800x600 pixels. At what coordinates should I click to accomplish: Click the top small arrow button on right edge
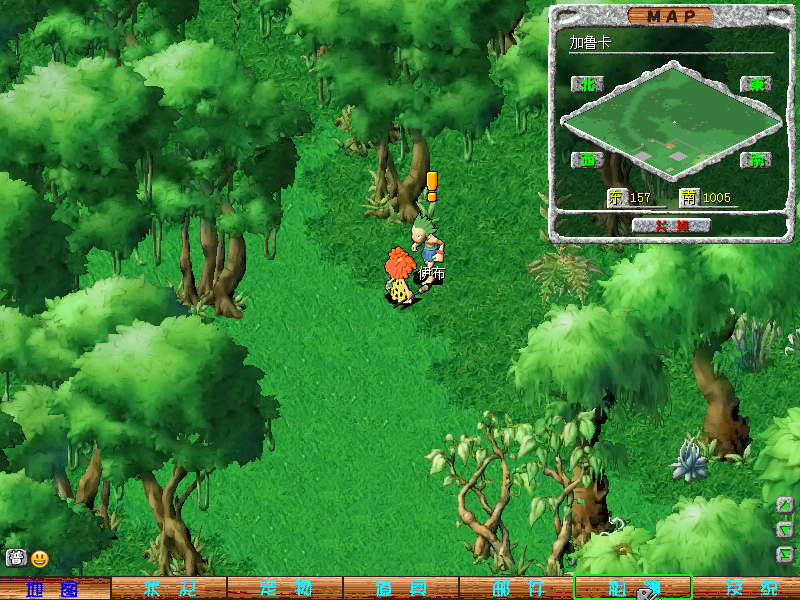point(786,505)
